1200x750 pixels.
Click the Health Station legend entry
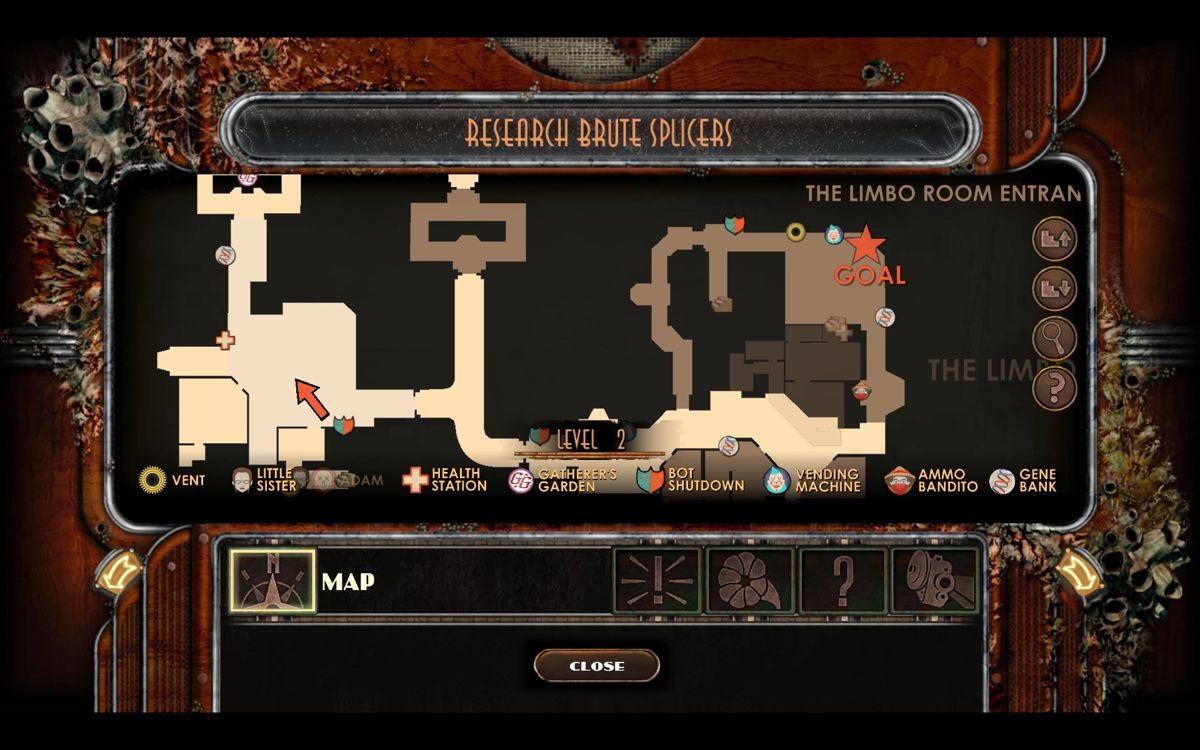(445, 480)
